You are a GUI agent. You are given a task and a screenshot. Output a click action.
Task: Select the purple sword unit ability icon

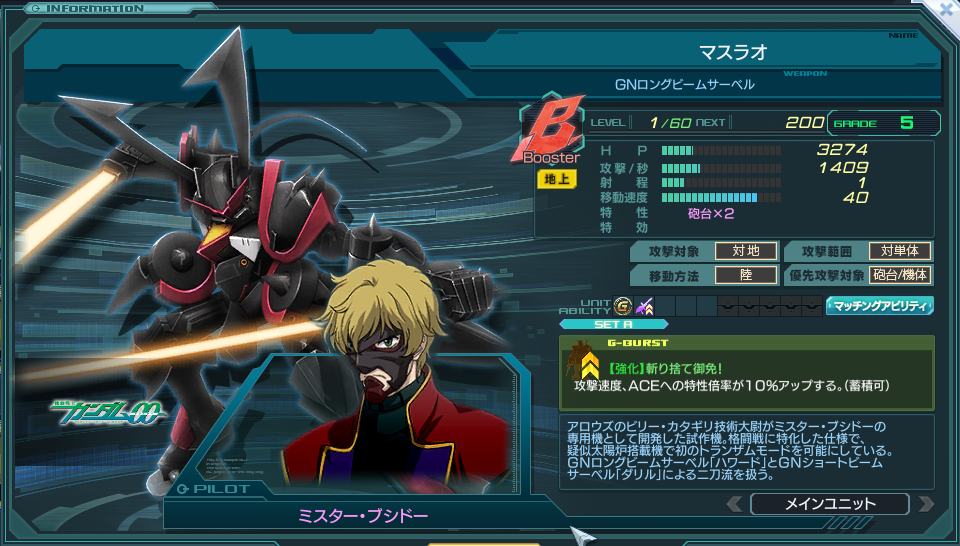pos(645,306)
